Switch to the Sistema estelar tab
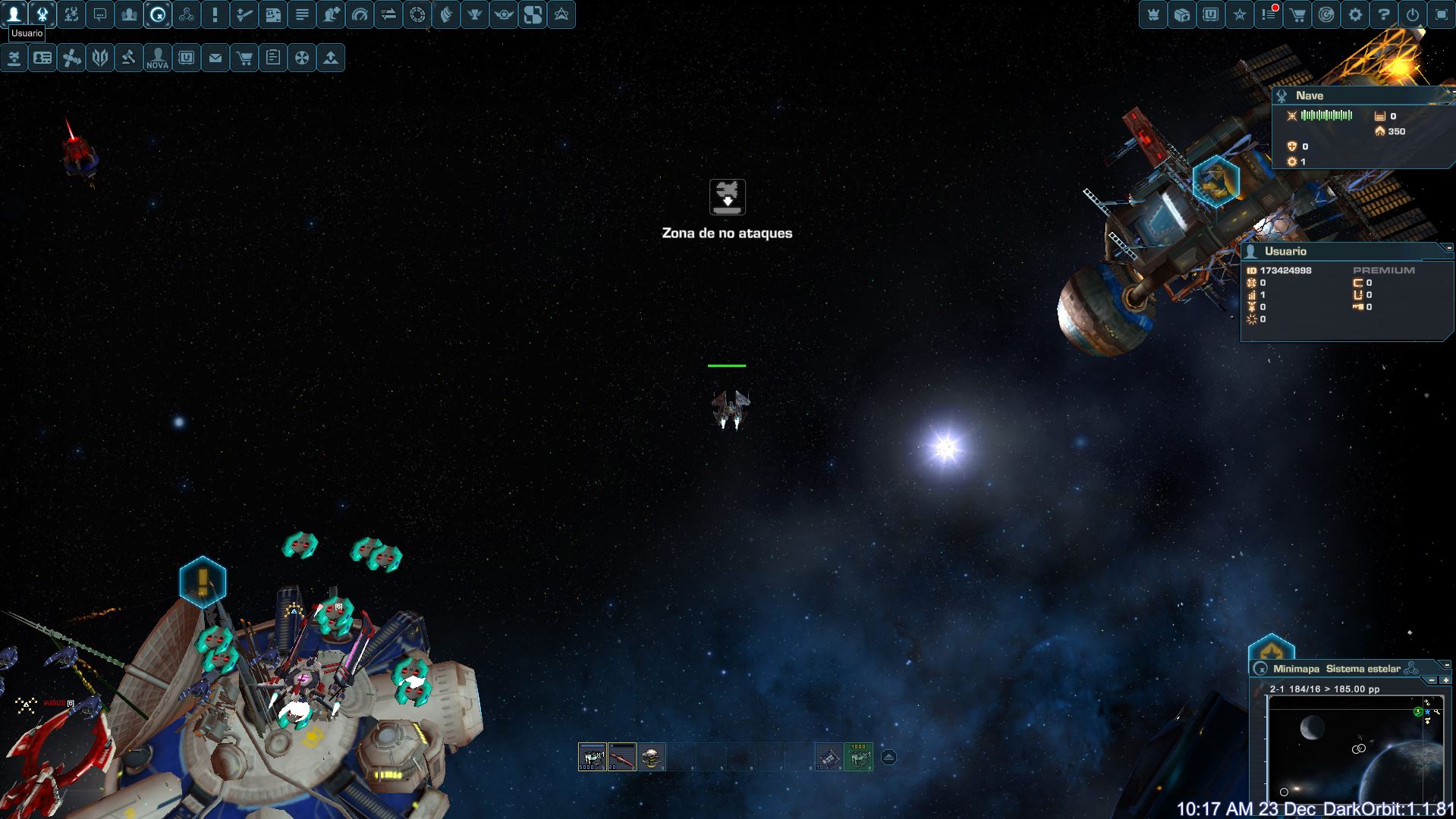The height and width of the screenshot is (819, 1456). pyautogui.click(x=1363, y=669)
